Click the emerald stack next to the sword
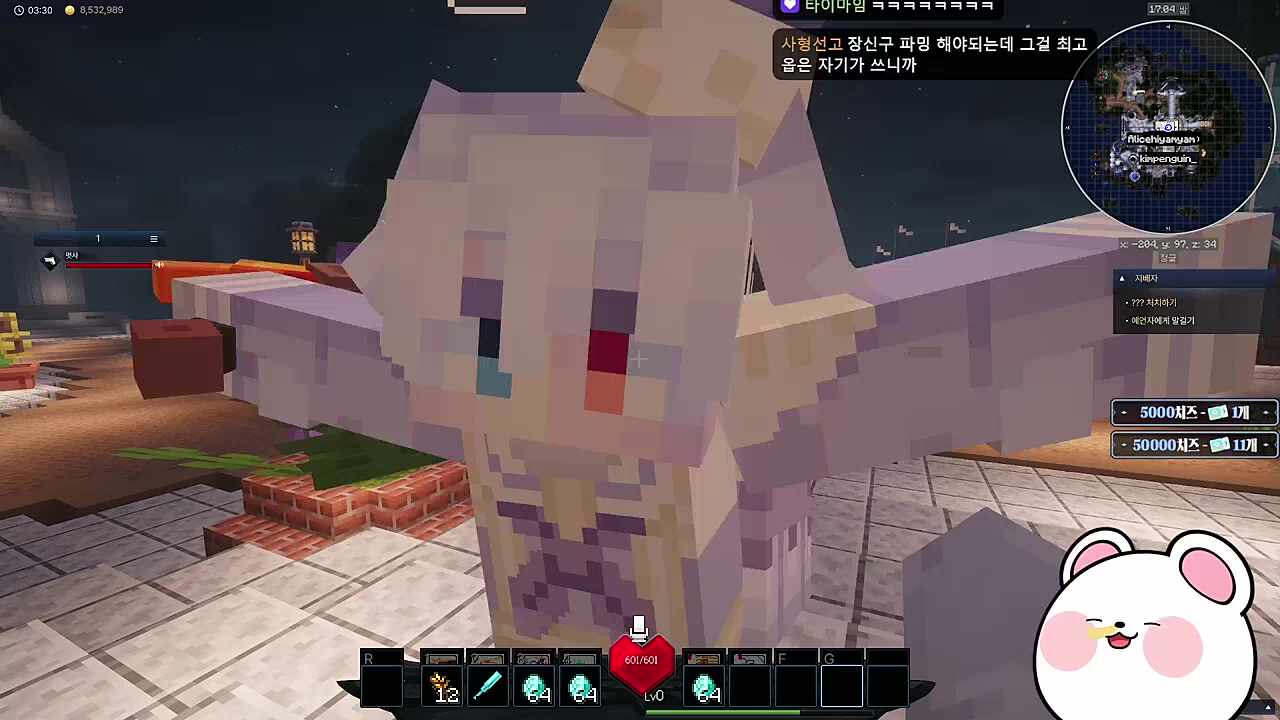 (534, 684)
